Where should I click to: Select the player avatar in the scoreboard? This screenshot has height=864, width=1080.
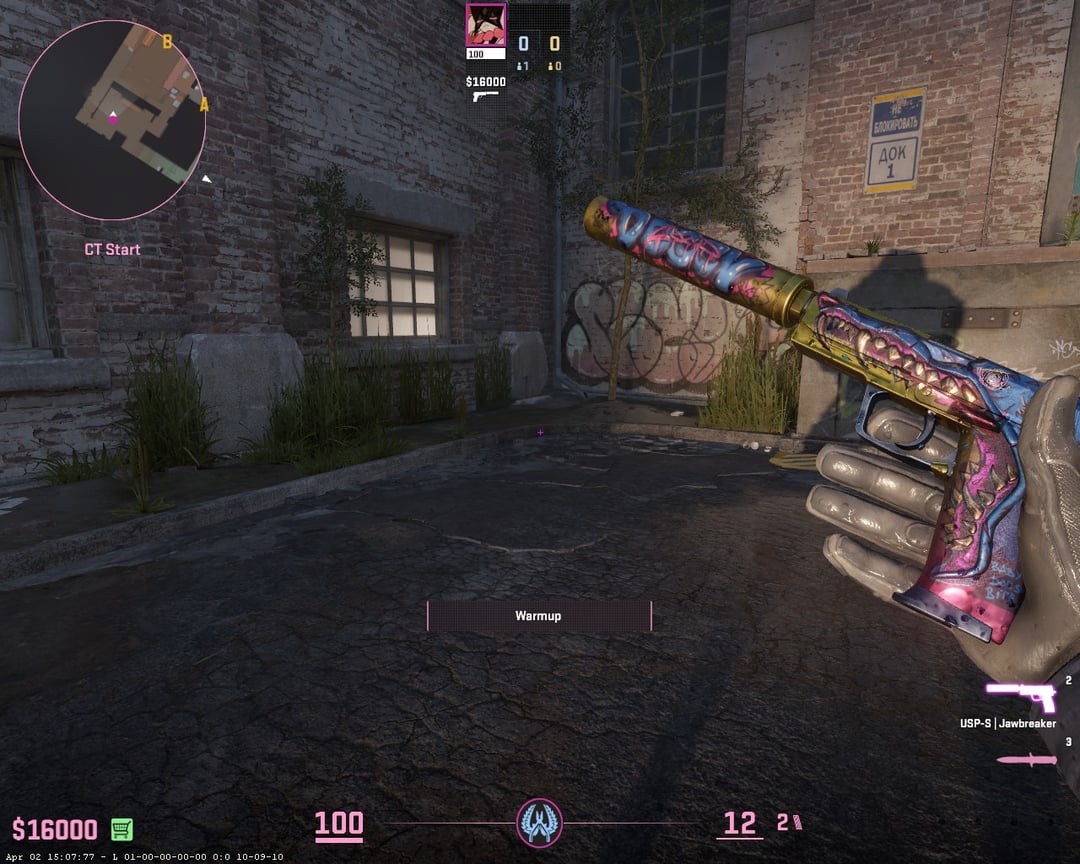[x=486, y=25]
